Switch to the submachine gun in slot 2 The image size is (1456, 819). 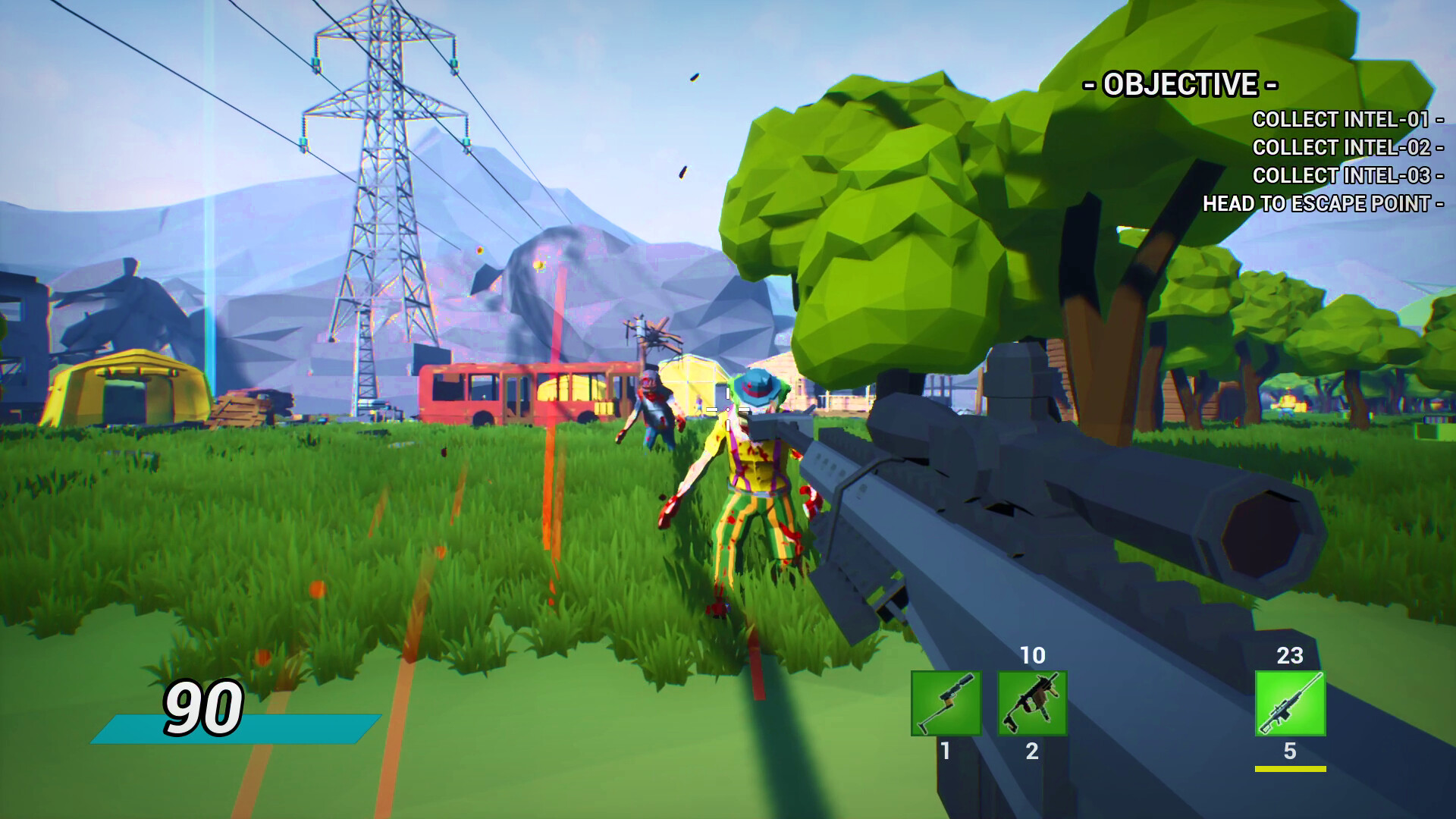pyautogui.click(x=1032, y=703)
